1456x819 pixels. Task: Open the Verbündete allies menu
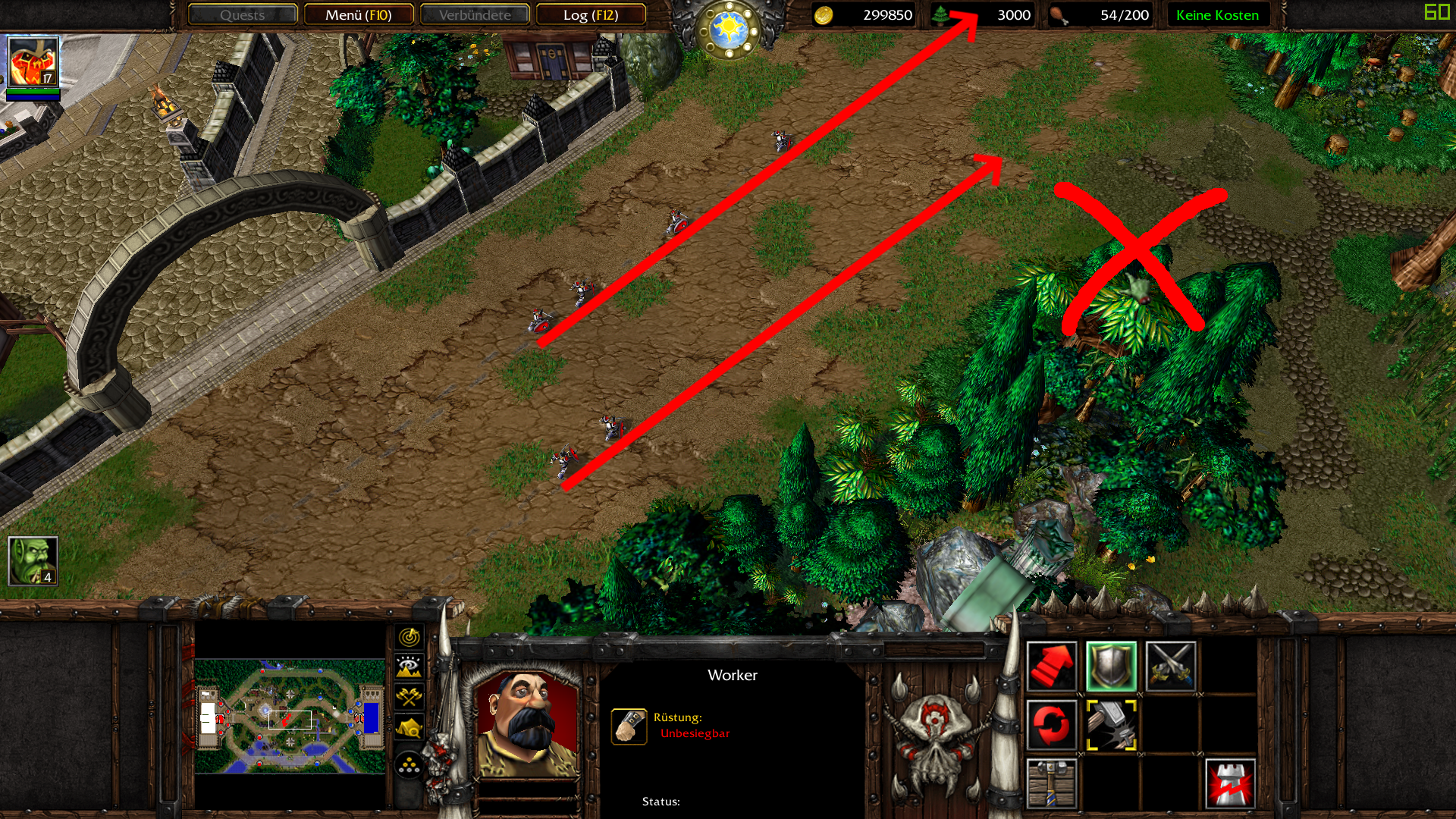coord(475,15)
